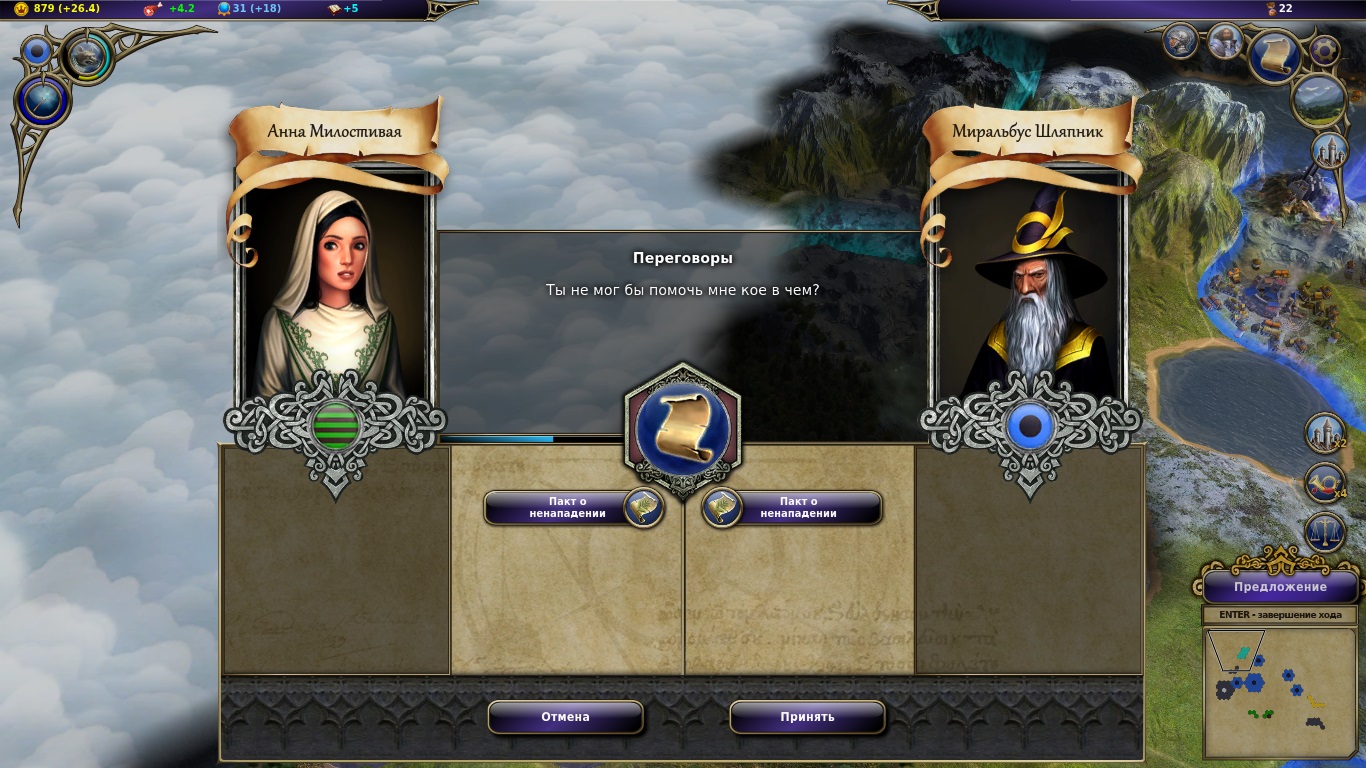The image size is (1366, 768).
Task: Select the left Пакт о ненападении offer
Action: [565, 508]
